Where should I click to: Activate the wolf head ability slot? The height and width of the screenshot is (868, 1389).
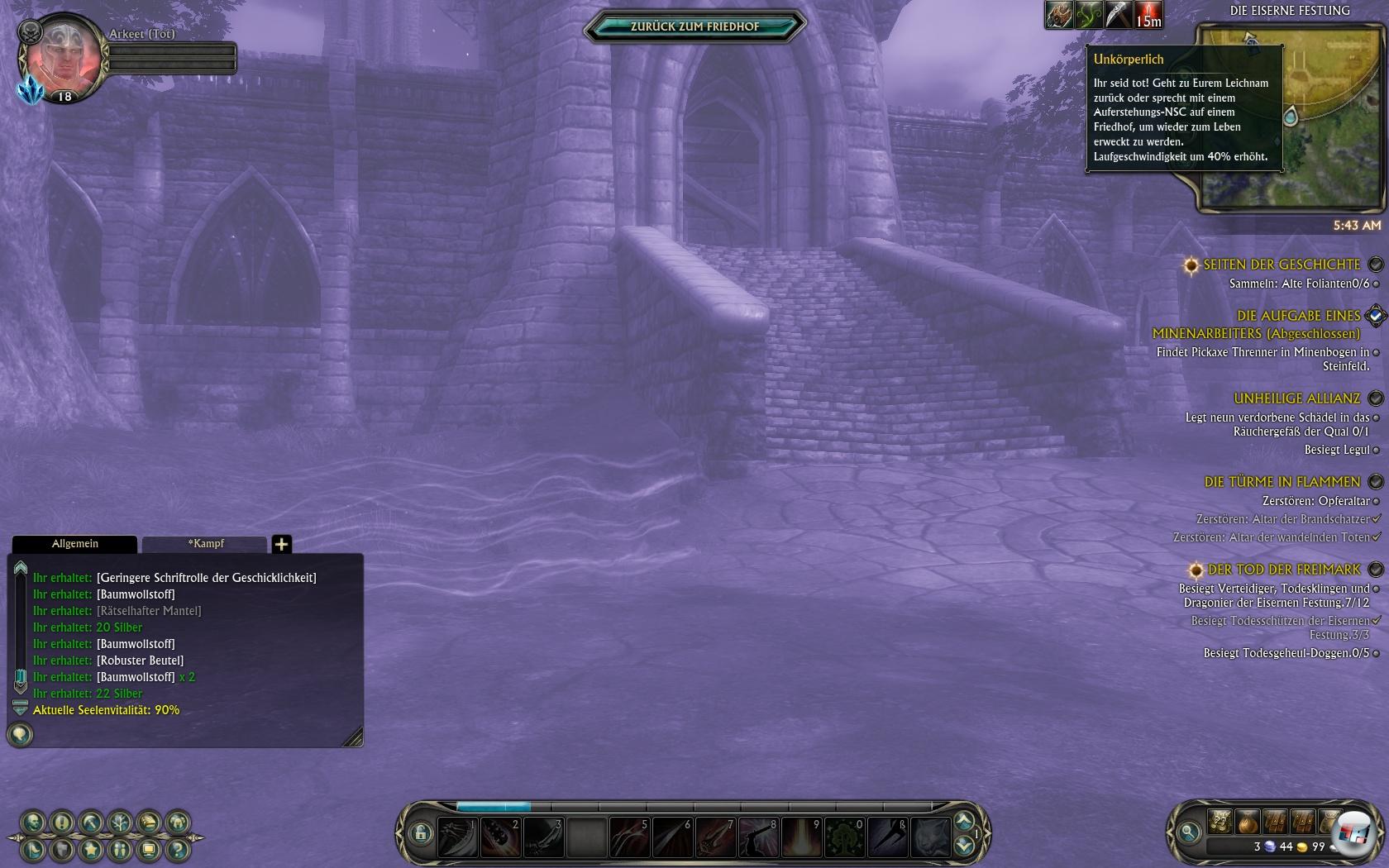pyautogui.click(x=931, y=837)
